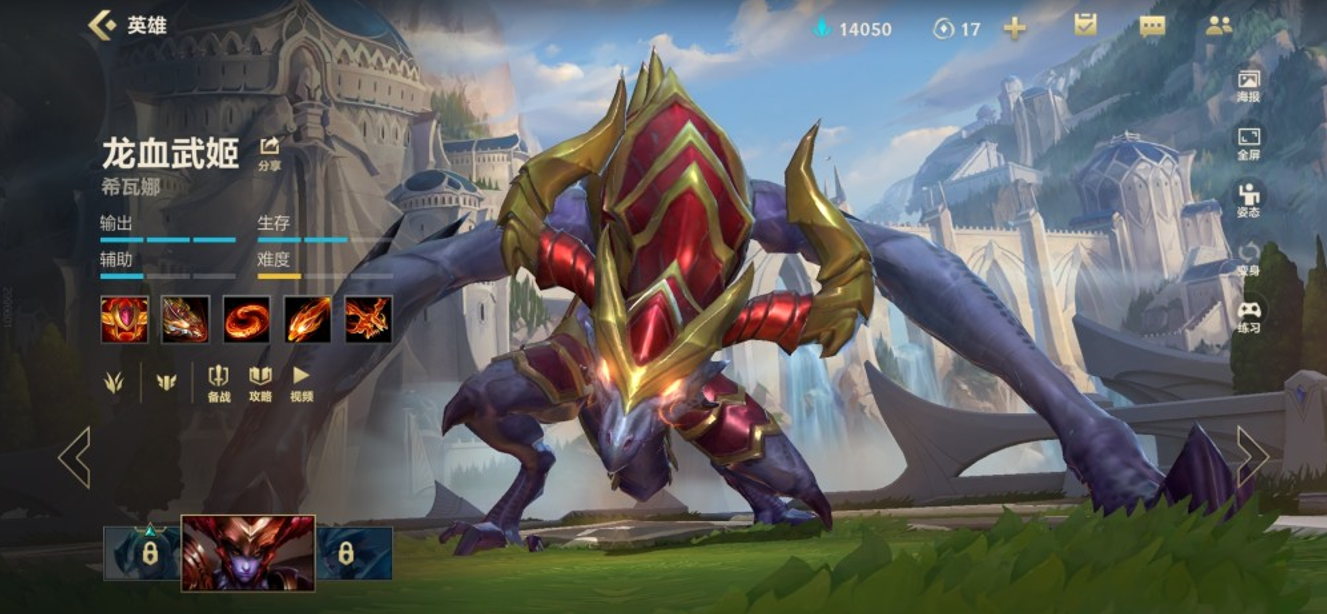Tap the 分享 share button

(269, 153)
